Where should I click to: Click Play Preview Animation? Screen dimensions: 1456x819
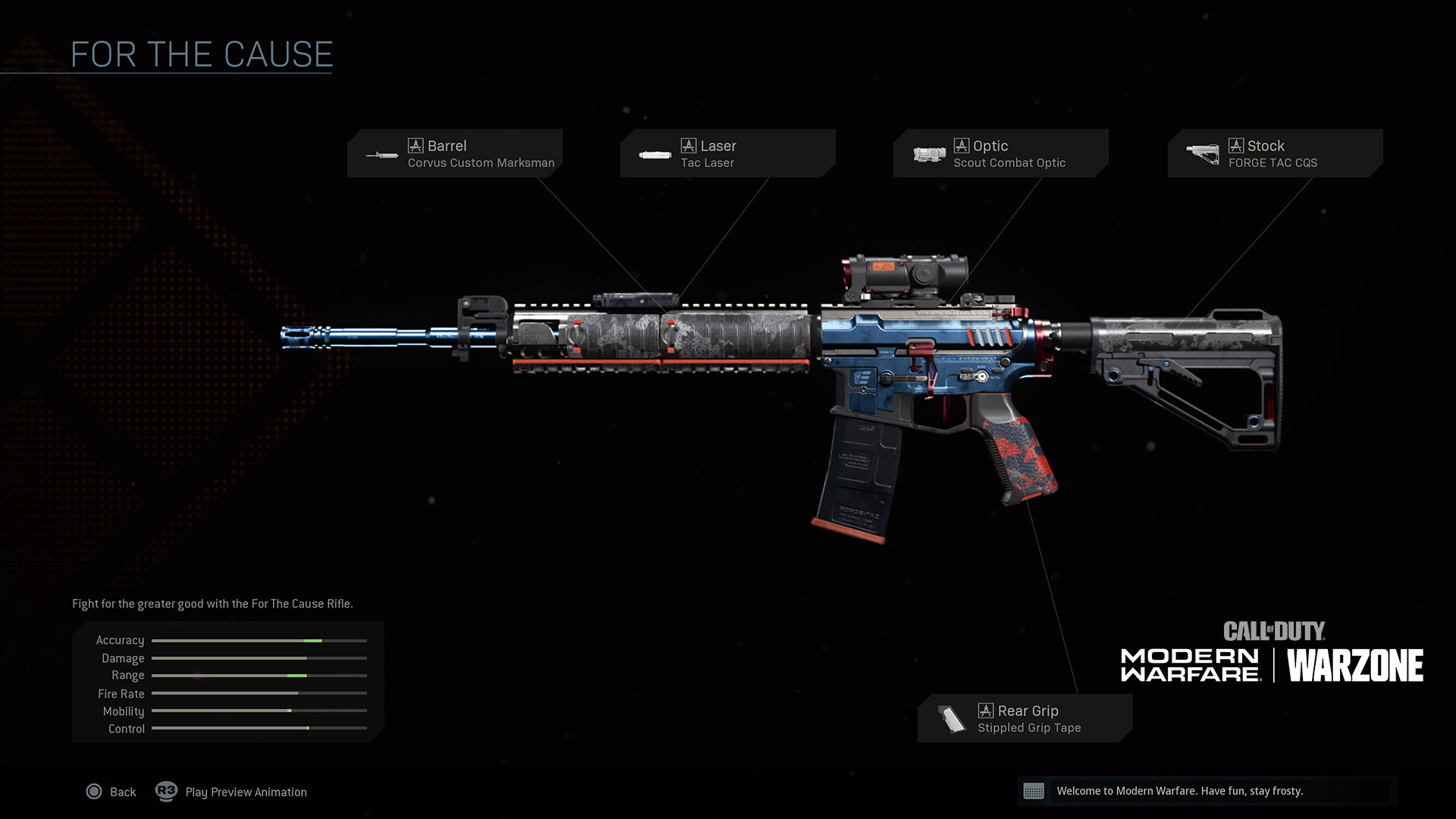click(x=232, y=792)
